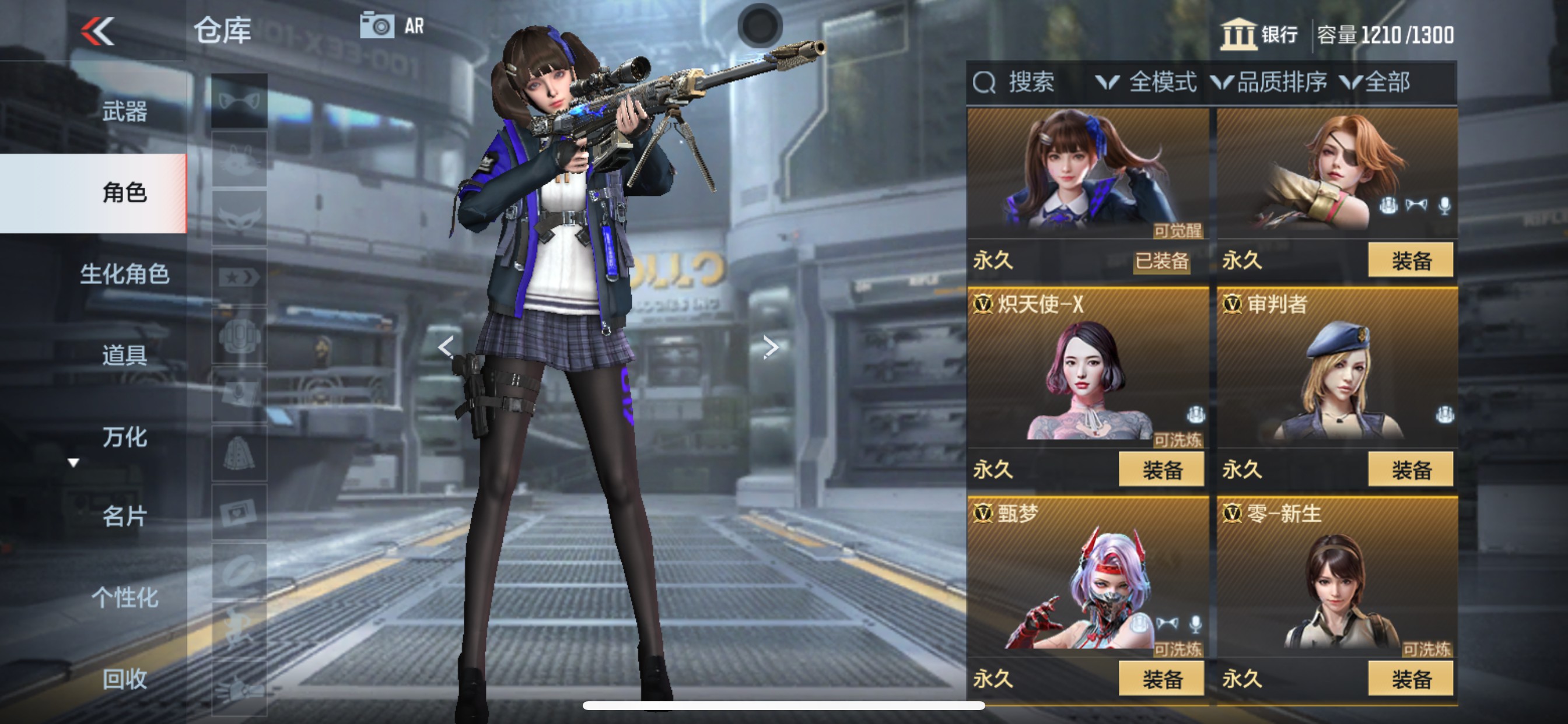The image size is (1568, 724).
Task: Select the 生化角色 category tab
Action: click(x=124, y=274)
